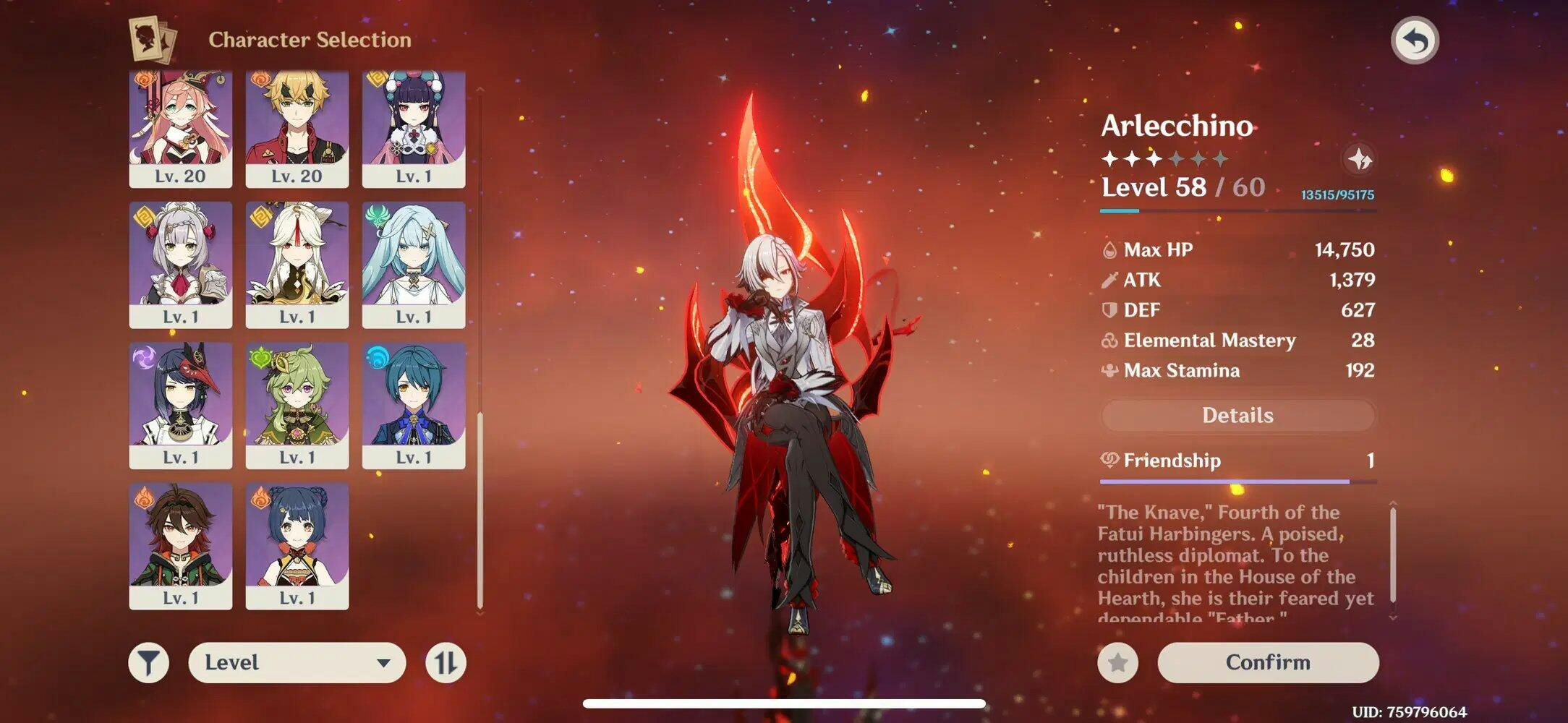Open the Details stats panel
Image resolution: width=1568 pixels, height=723 pixels.
click(x=1237, y=415)
